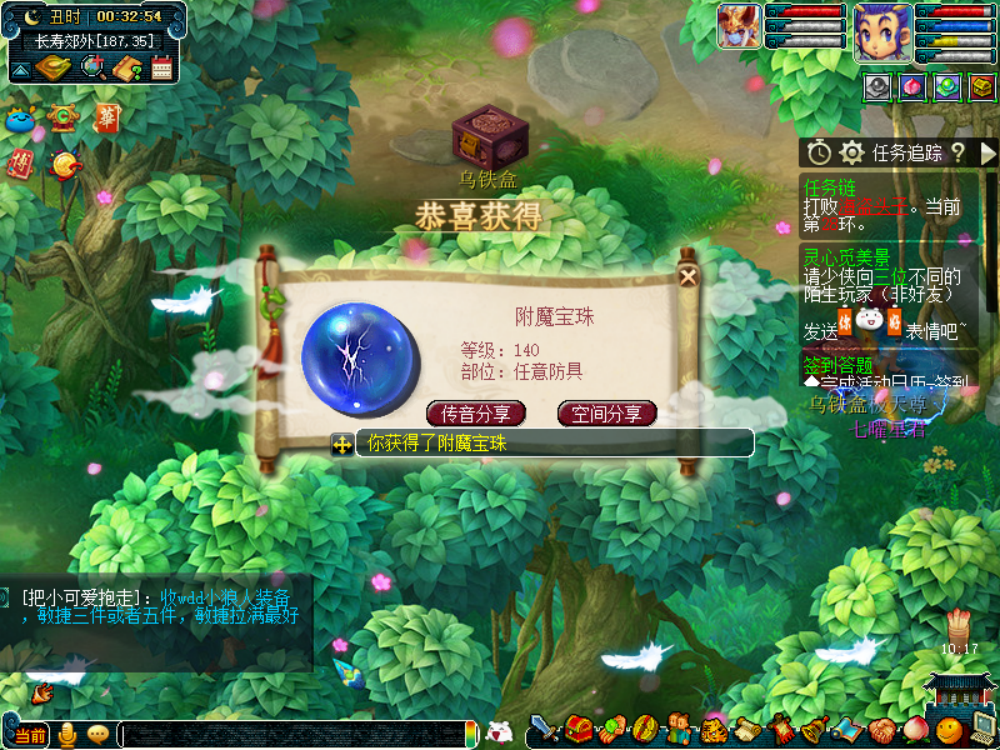Image resolution: width=1000 pixels, height=750 pixels.
Task: Click the 空间分享 share button
Action: pos(606,413)
